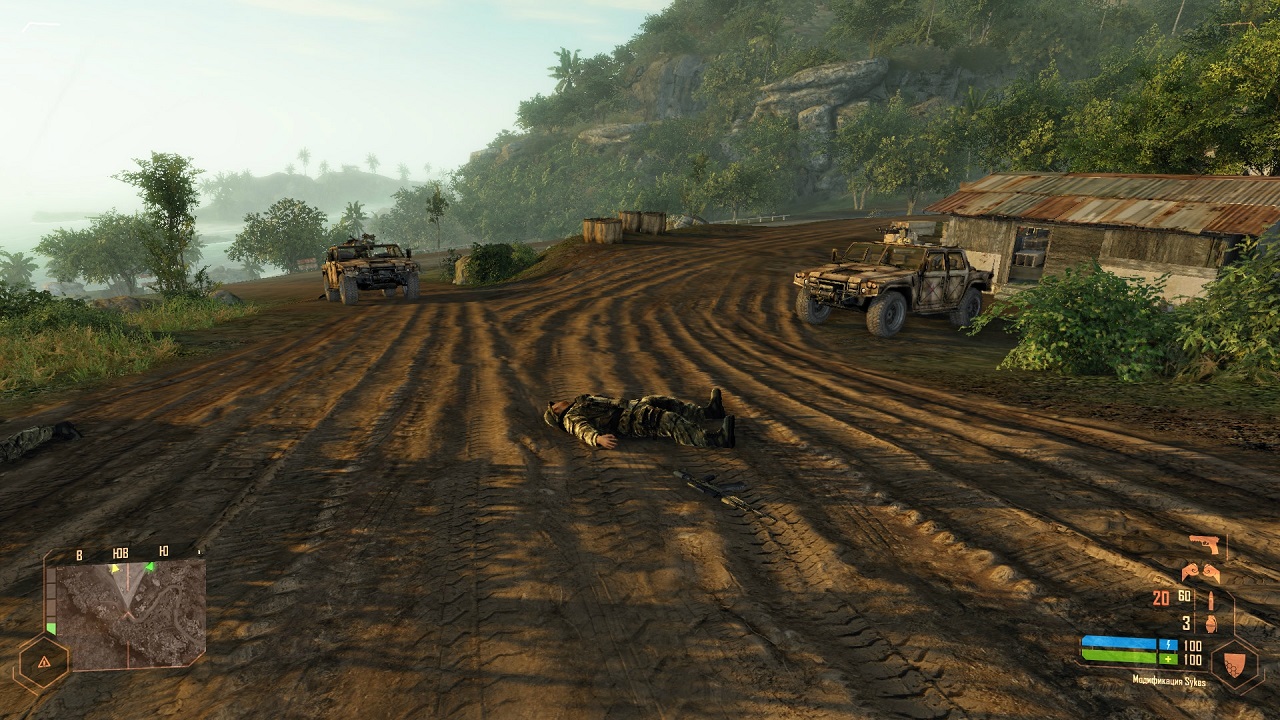Click the green objective marker on minimap
This screenshot has width=1280, height=720.
click(x=150, y=568)
